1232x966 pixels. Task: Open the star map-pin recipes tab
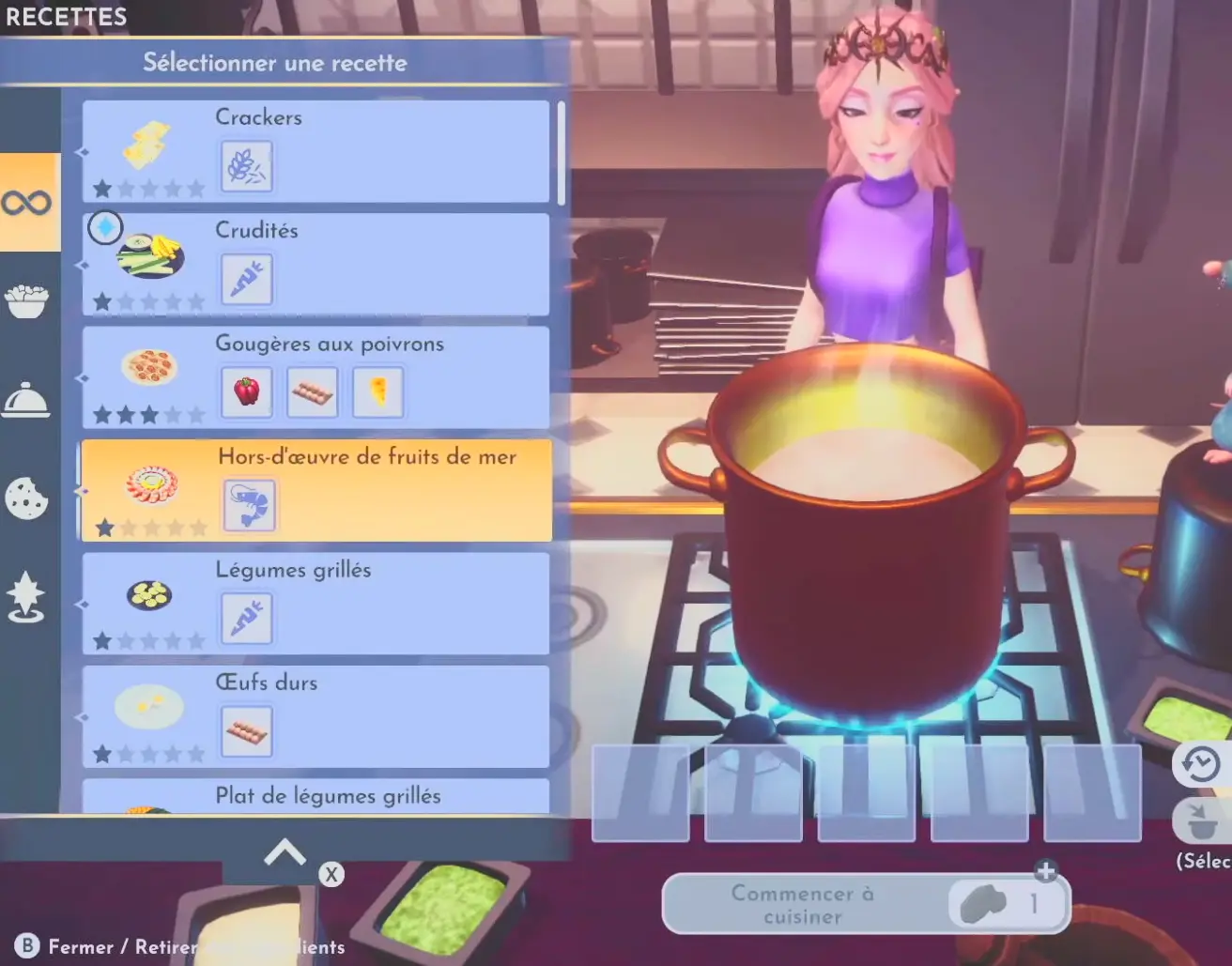[27, 597]
